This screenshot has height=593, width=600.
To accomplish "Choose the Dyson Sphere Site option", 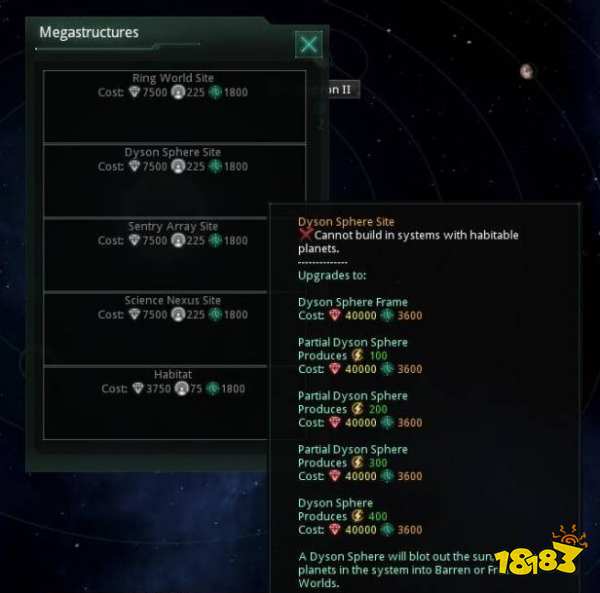I will (174, 179).
